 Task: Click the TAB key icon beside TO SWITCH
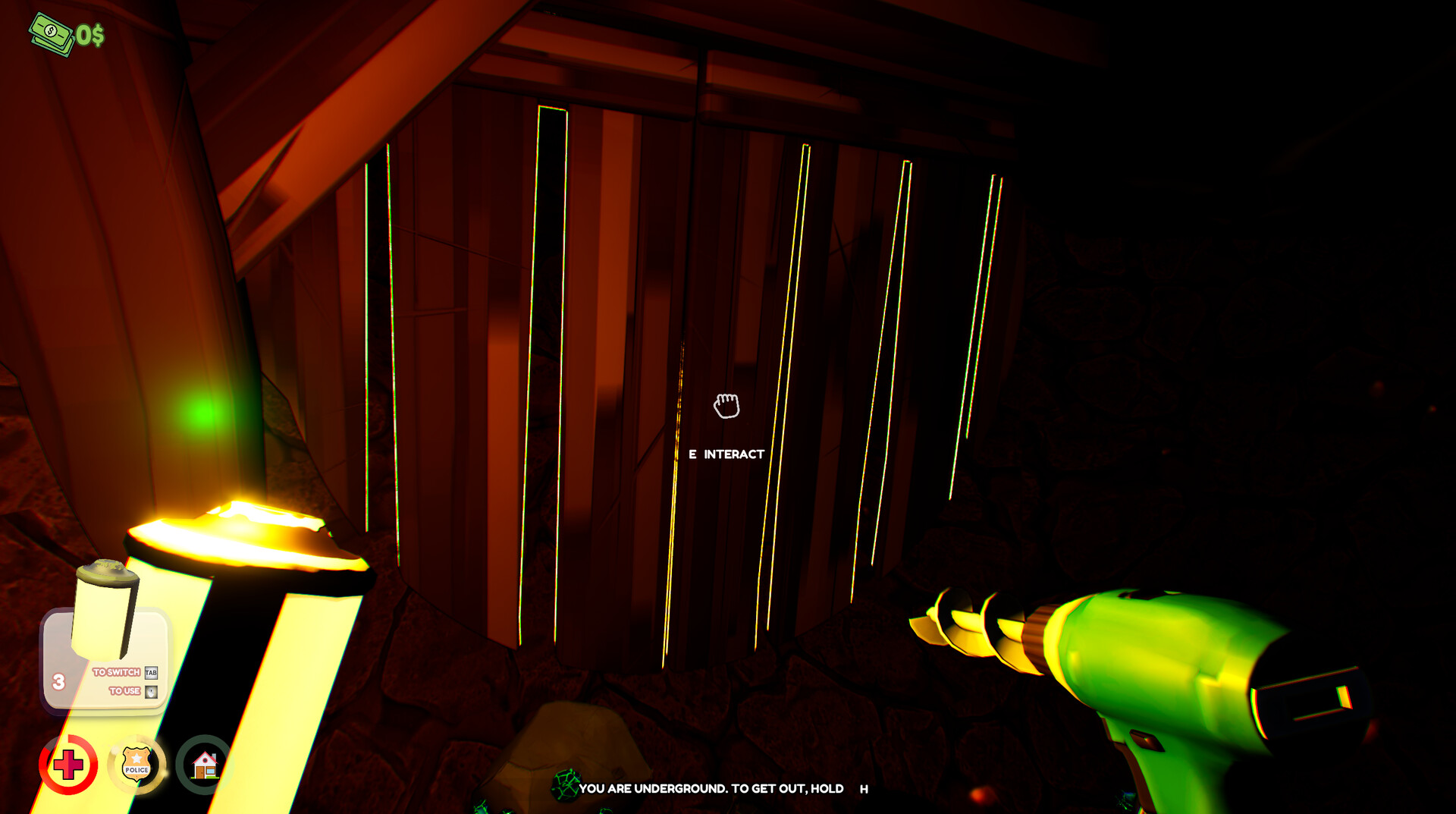[x=150, y=673]
